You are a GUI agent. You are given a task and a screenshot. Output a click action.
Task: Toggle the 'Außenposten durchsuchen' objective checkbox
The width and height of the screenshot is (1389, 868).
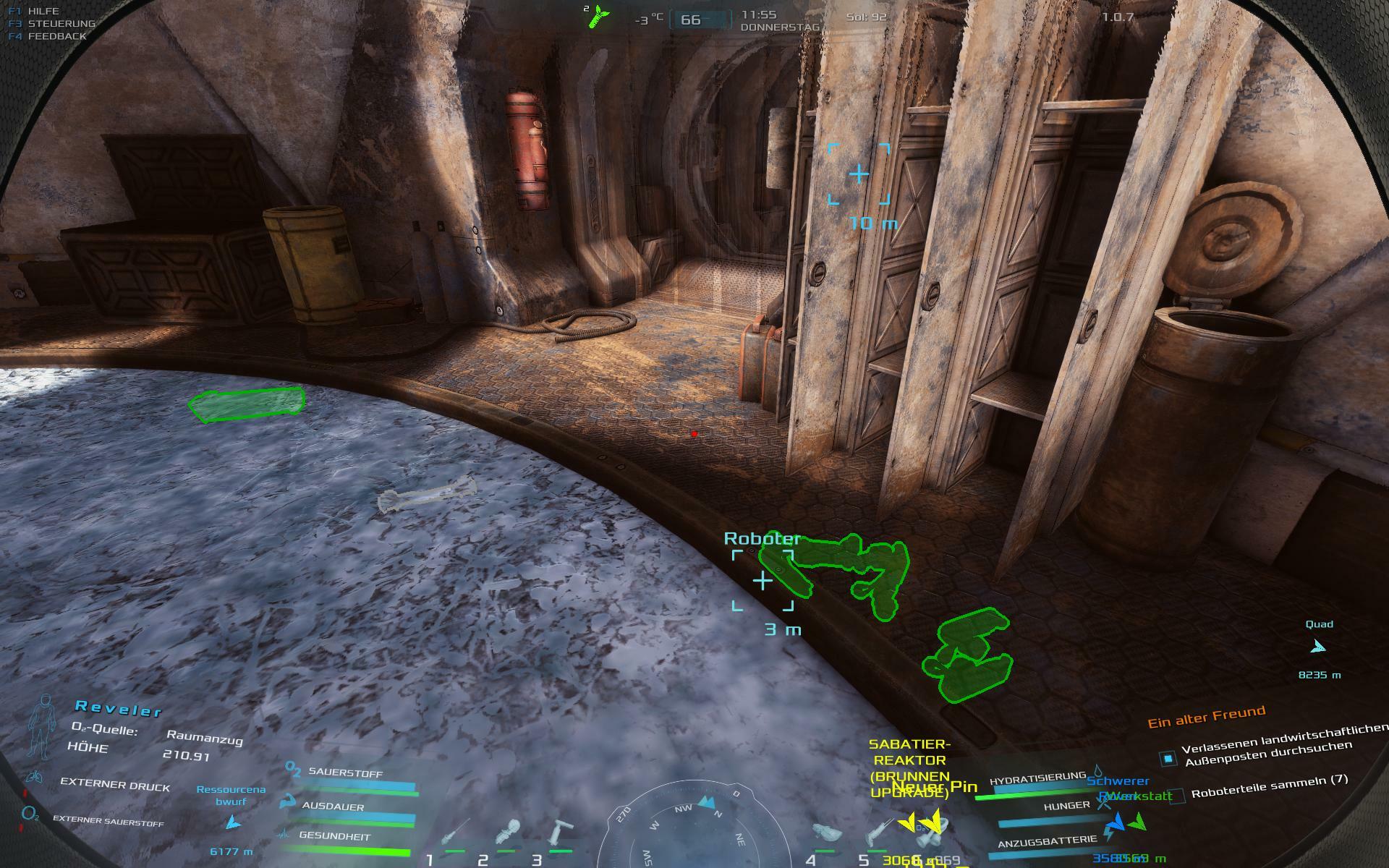coord(1168,758)
